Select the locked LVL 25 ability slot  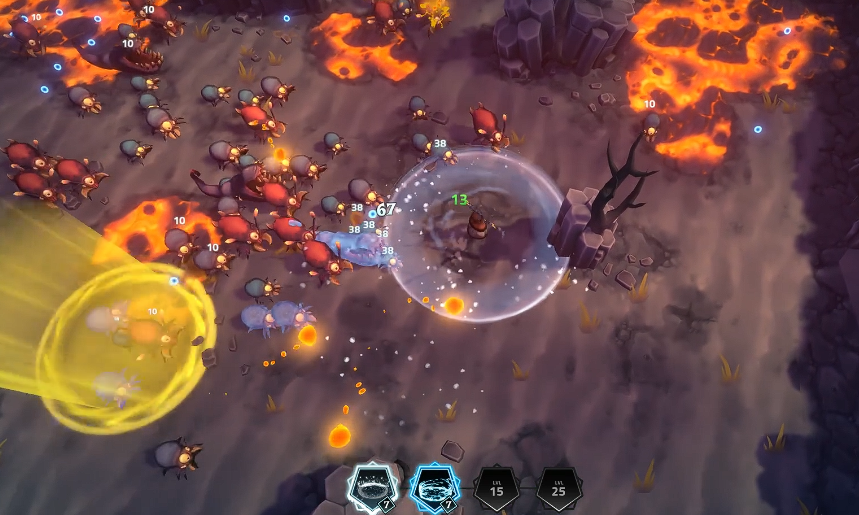click(558, 488)
